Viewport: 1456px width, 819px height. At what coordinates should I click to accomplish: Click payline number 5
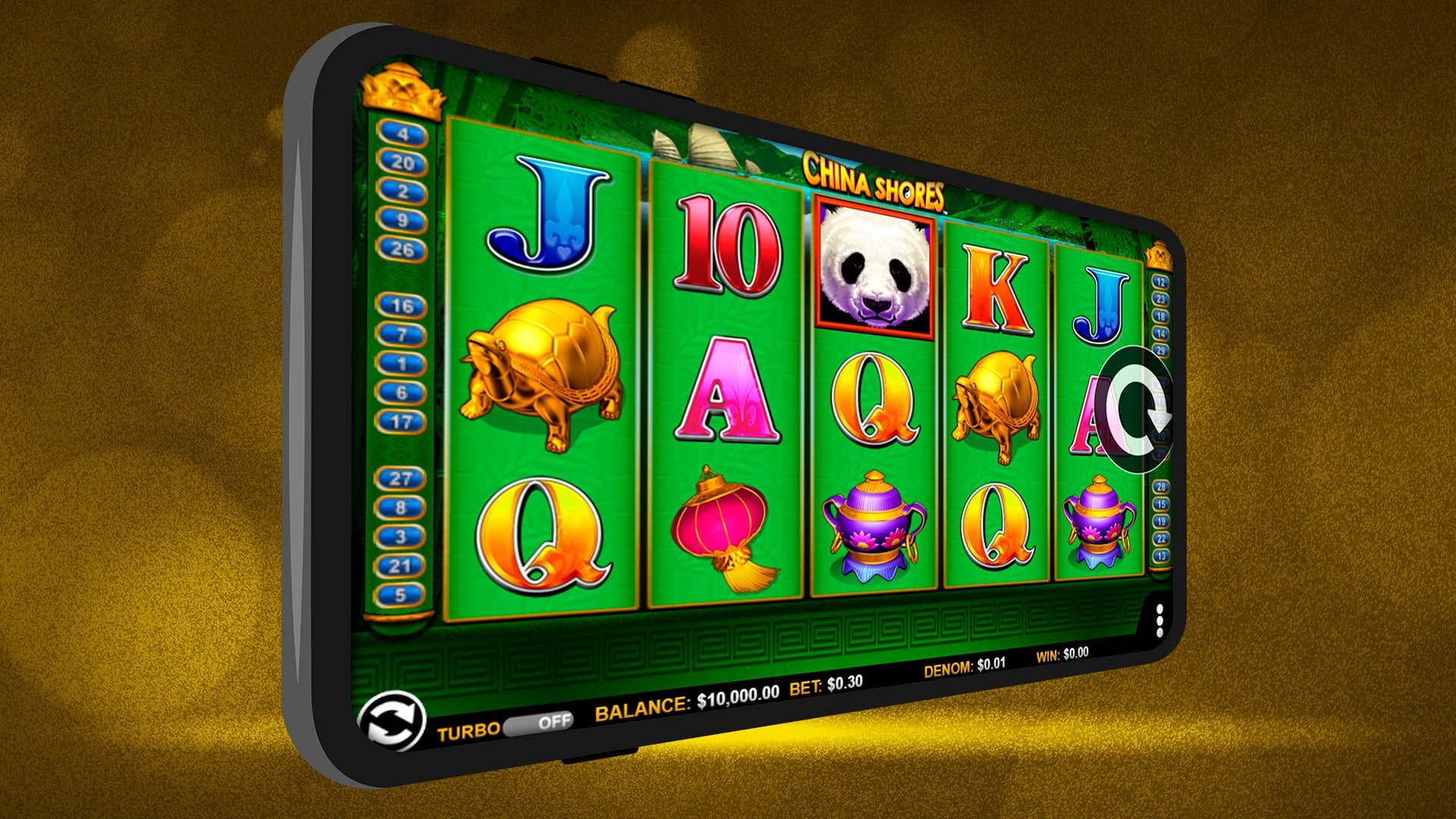click(400, 595)
